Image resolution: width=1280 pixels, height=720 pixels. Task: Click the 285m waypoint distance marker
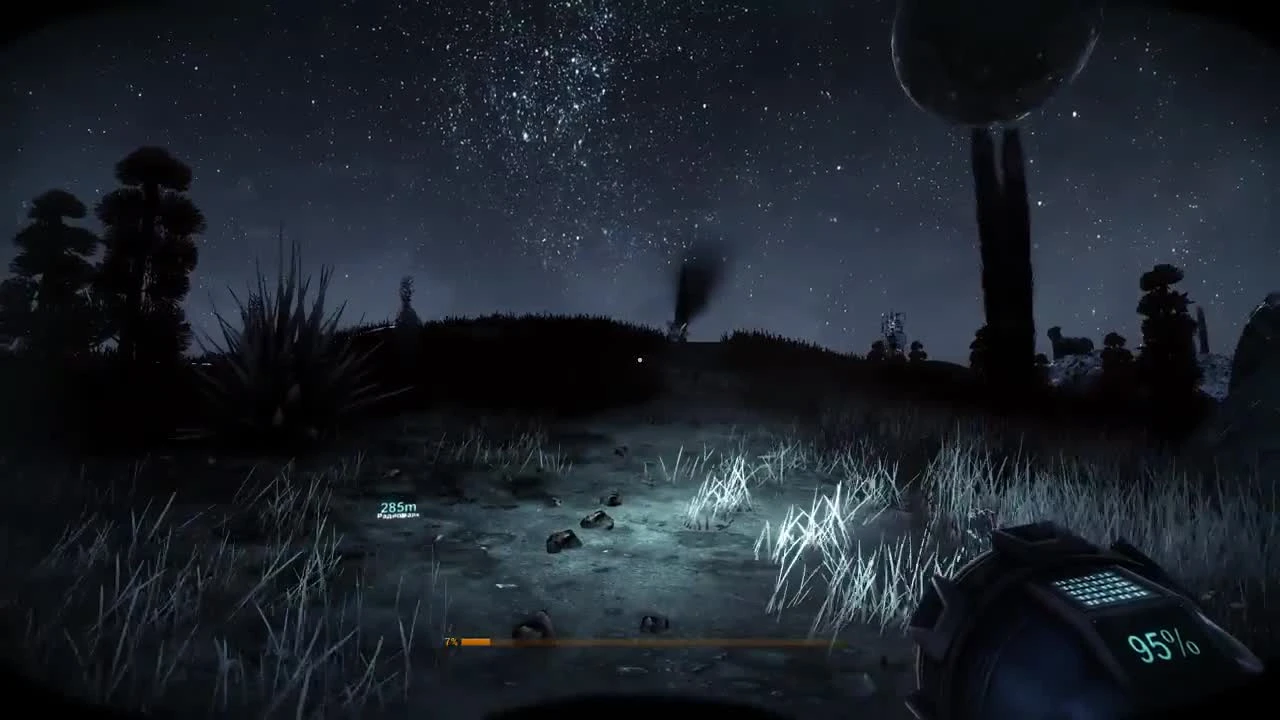398,506
